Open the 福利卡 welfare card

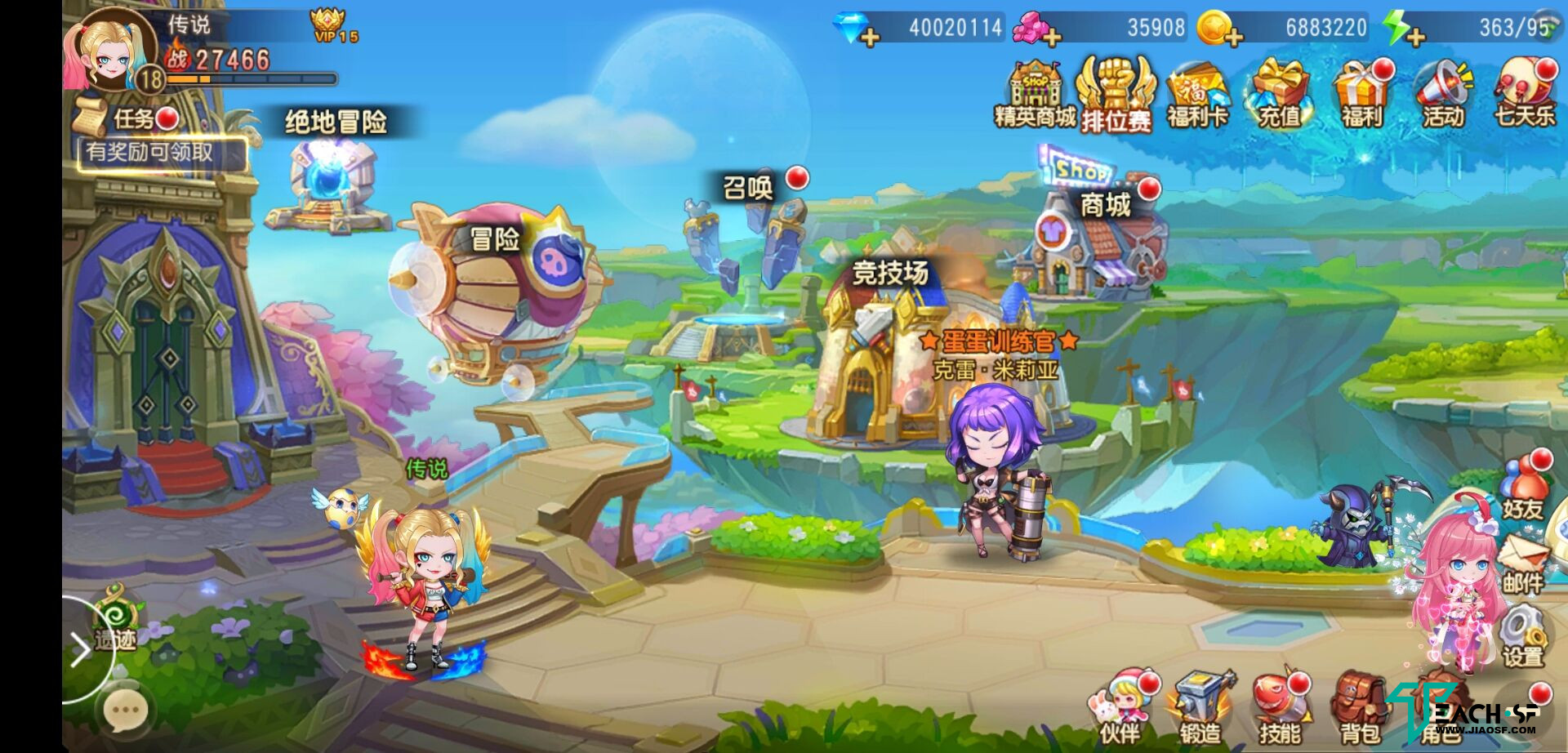(1197, 96)
